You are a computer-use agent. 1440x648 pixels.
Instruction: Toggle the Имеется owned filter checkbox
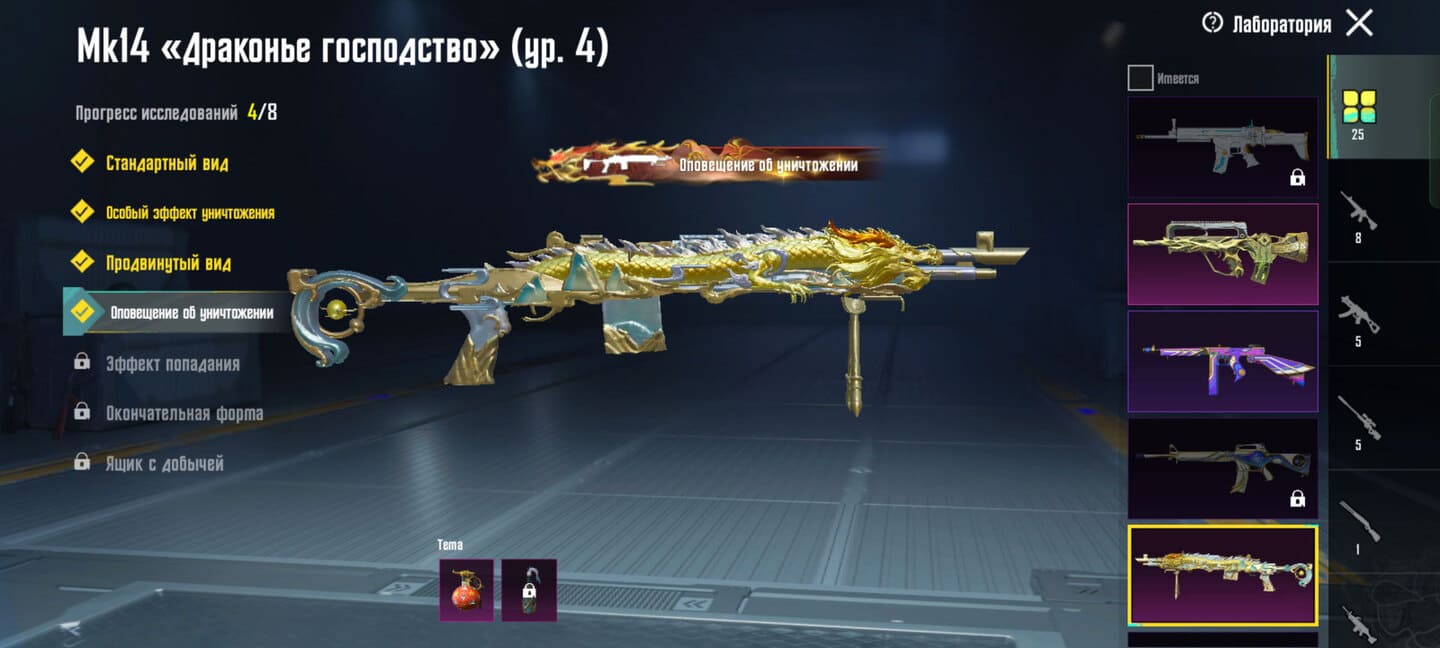[x=1140, y=78]
